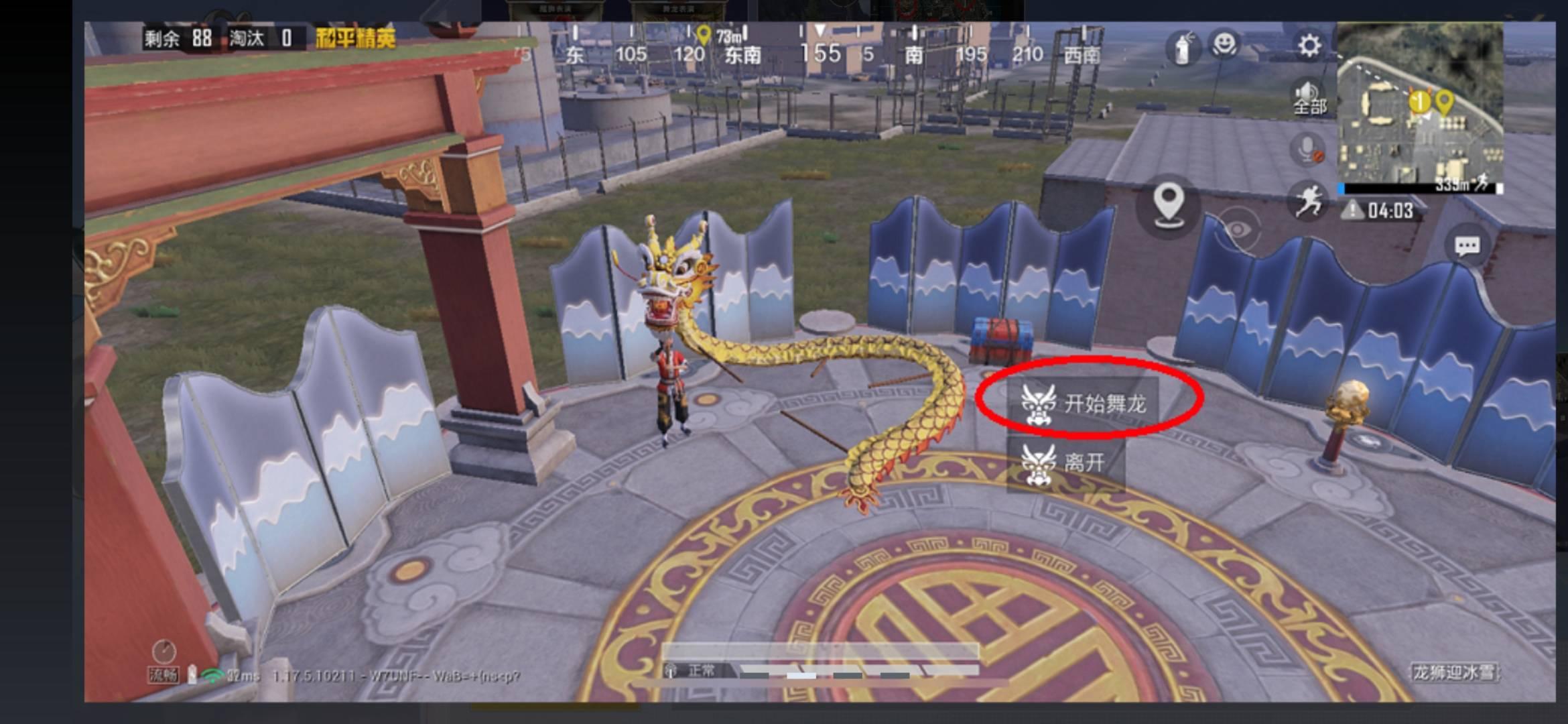The image size is (1568, 724).
Task: Open the spray paint can icon
Action: [1182, 48]
